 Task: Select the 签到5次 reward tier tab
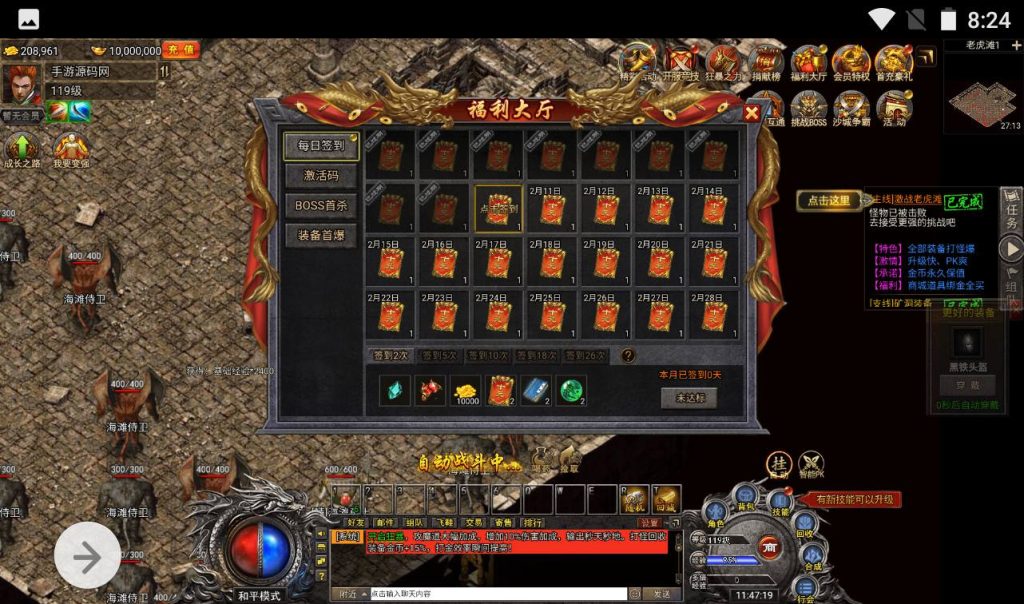pos(438,355)
